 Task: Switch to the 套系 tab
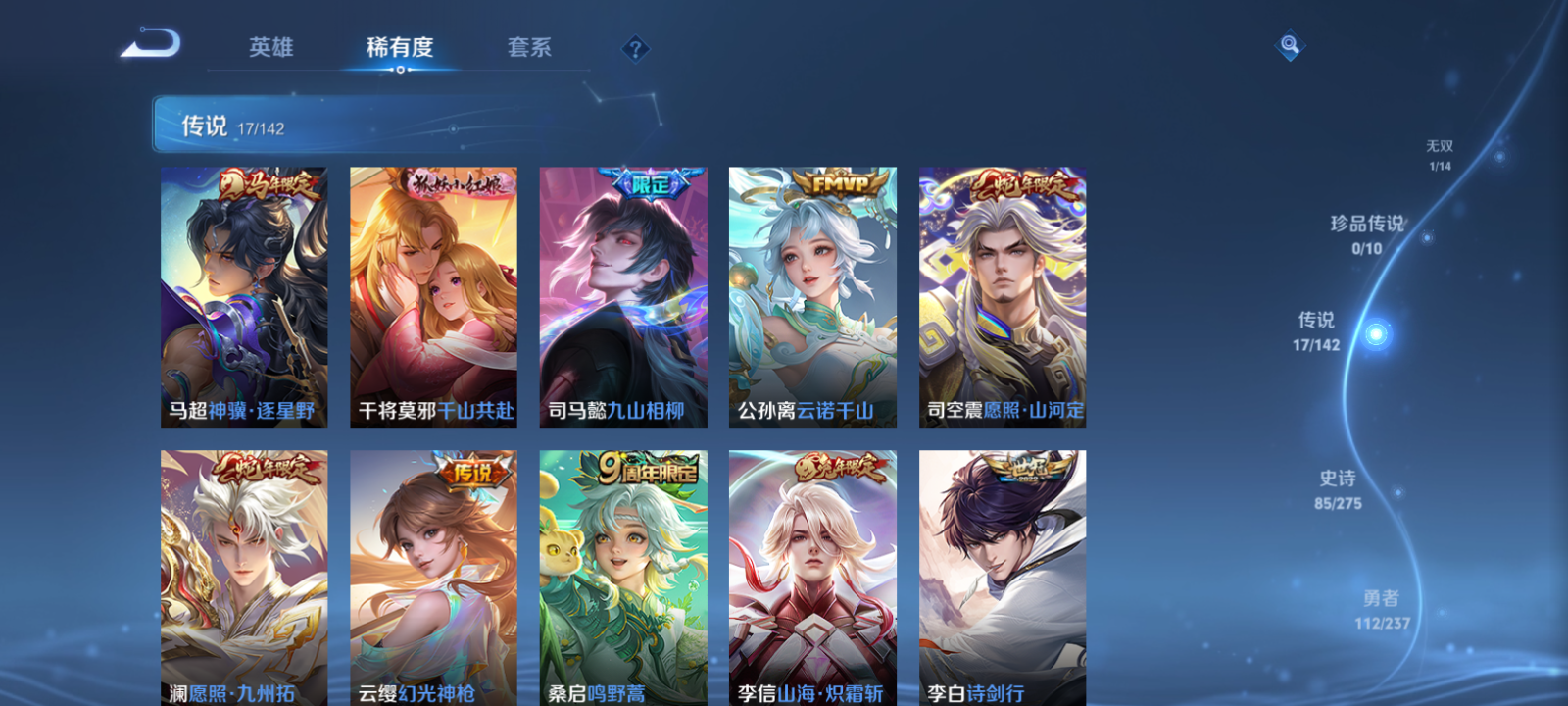click(532, 47)
